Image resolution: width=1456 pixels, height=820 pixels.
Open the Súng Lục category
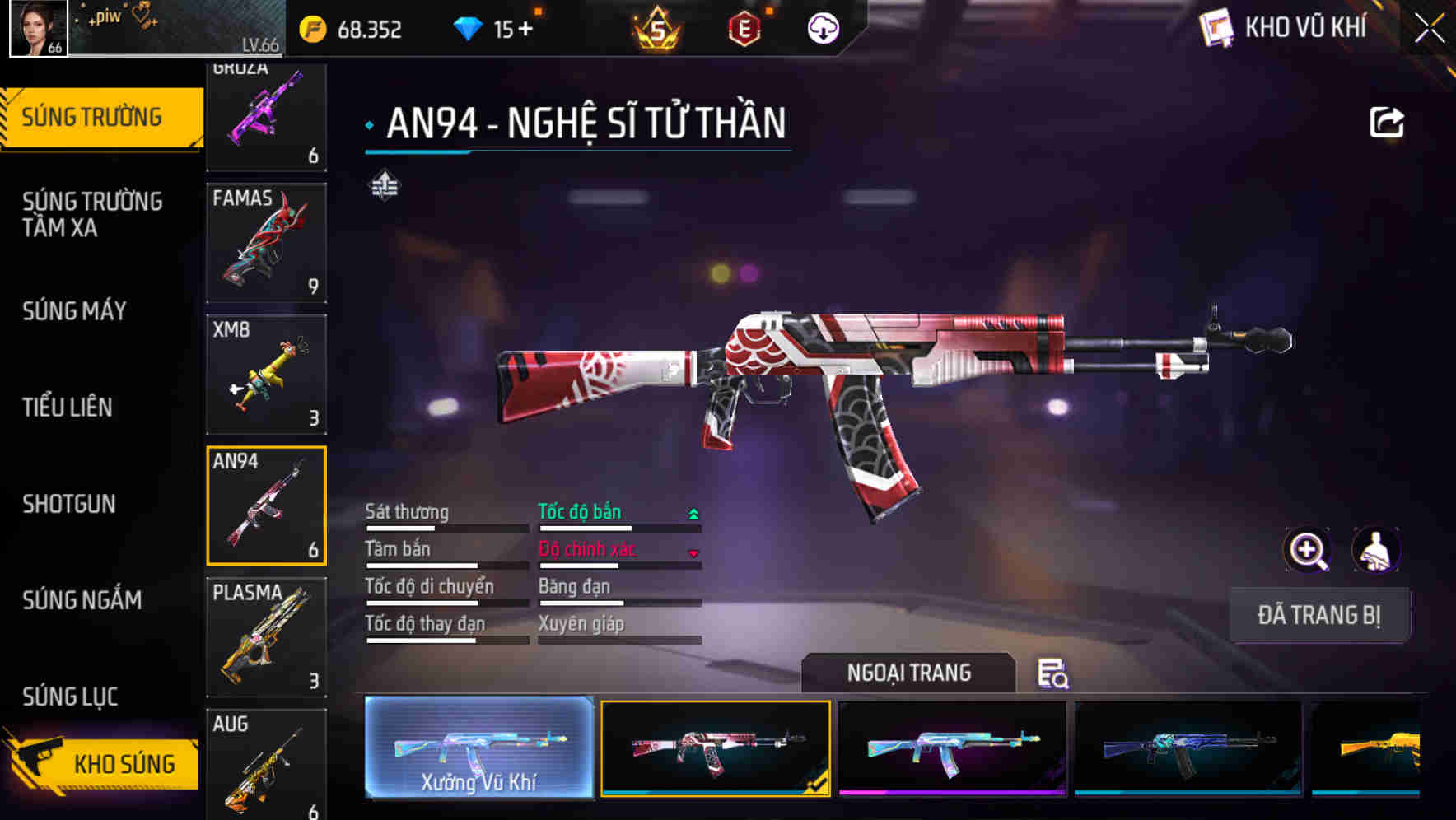[70, 697]
